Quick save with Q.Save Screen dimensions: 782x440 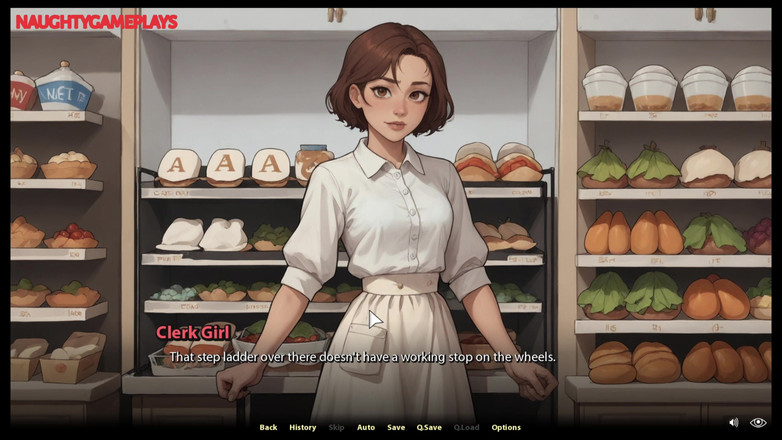click(x=429, y=427)
